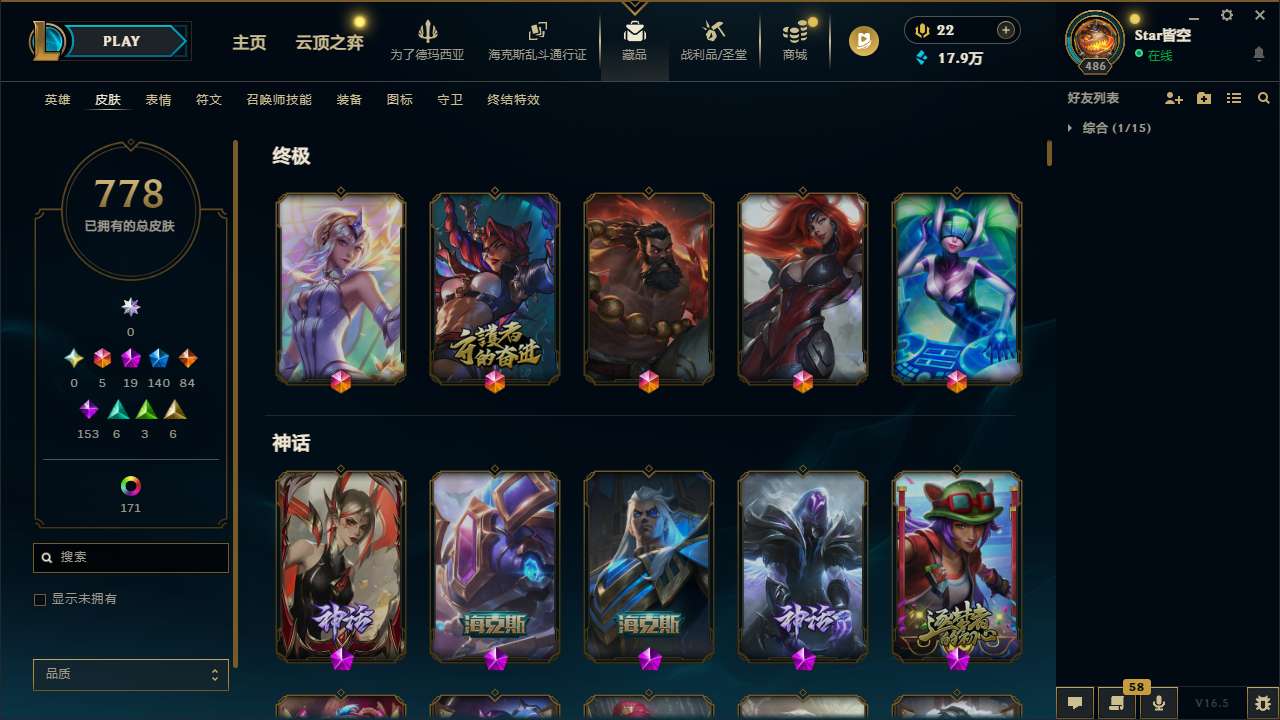The height and width of the screenshot is (720, 1280).
Task: Click the chroma color wheel showing 171
Action: (x=130, y=483)
